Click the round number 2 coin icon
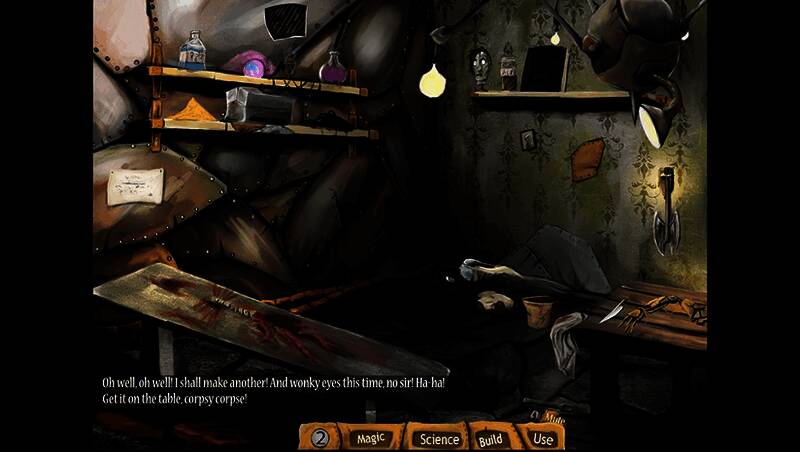 (x=320, y=437)
